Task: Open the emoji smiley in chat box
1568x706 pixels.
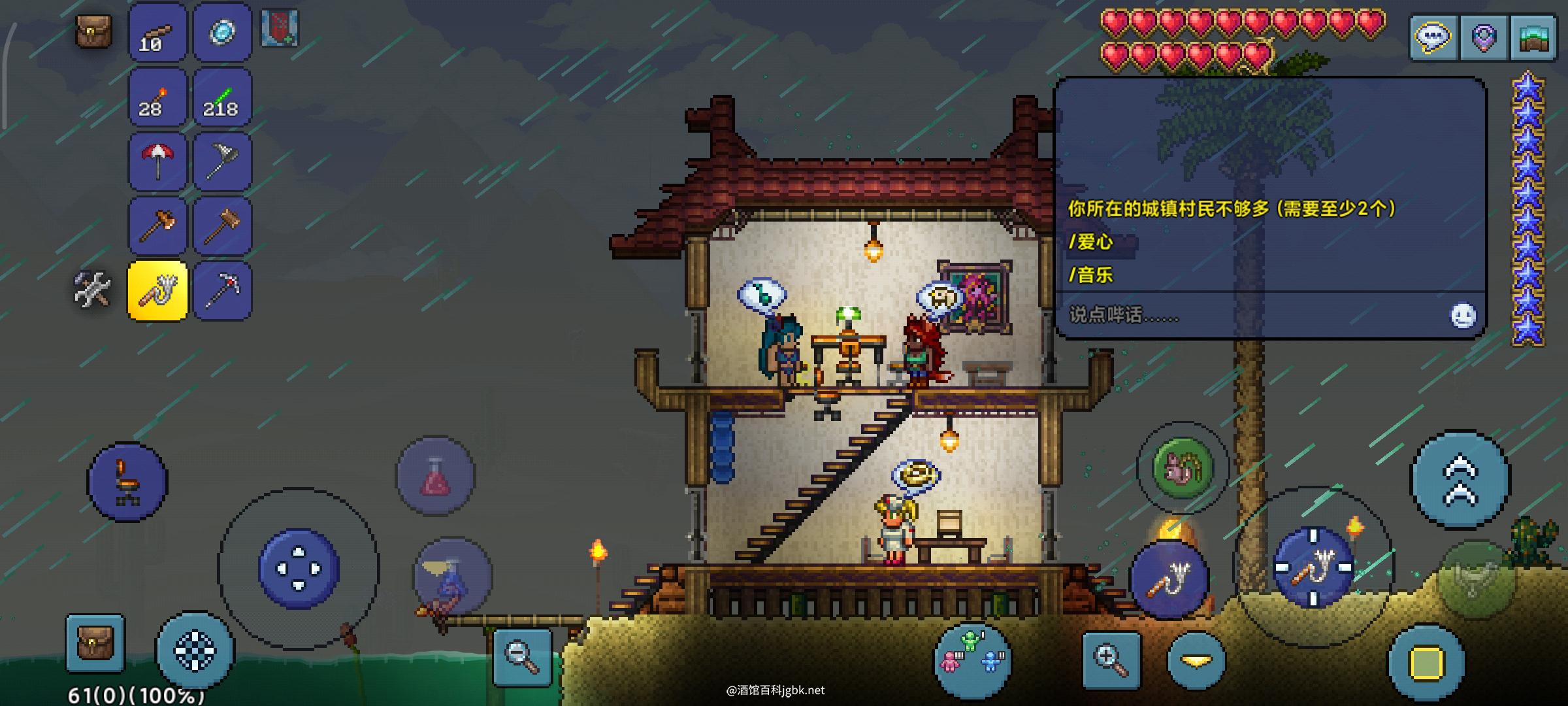Action: click(1463, 316)
